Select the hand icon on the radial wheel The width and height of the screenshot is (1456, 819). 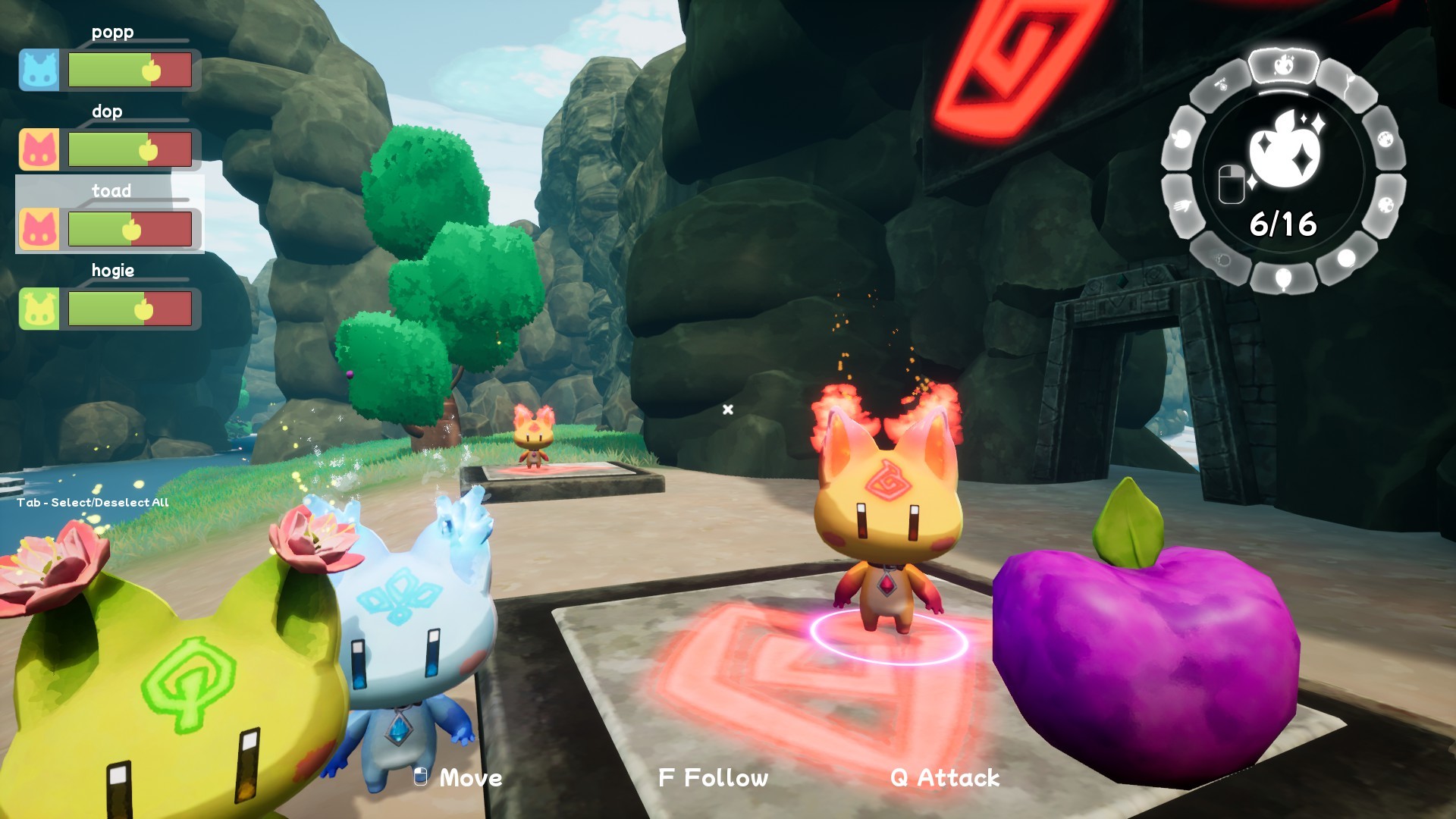(x=1184, y=204)
